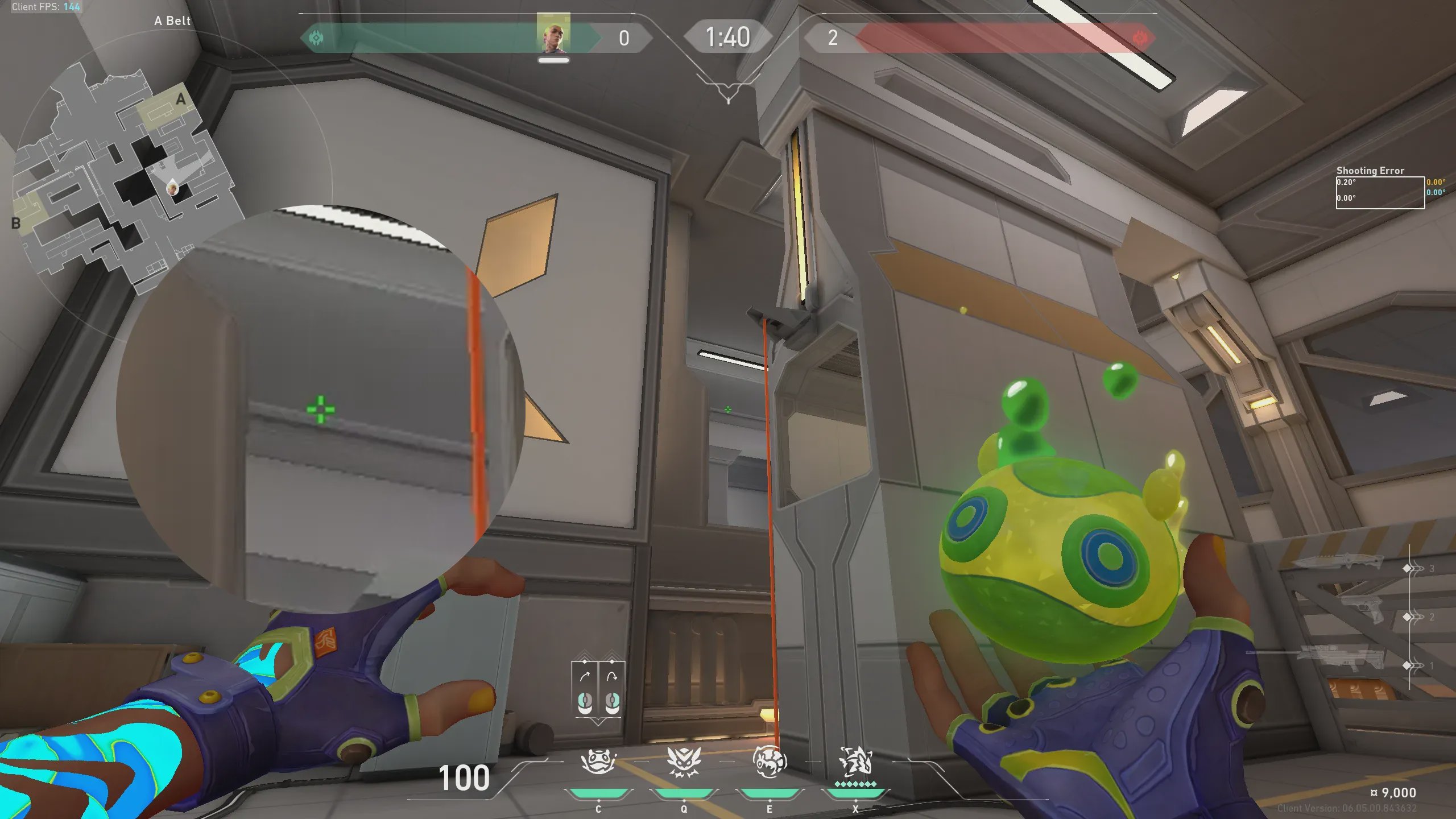Select the A site label on the minimap
The height and width of the screenshot is (819, 1456).
coord(181,99)
